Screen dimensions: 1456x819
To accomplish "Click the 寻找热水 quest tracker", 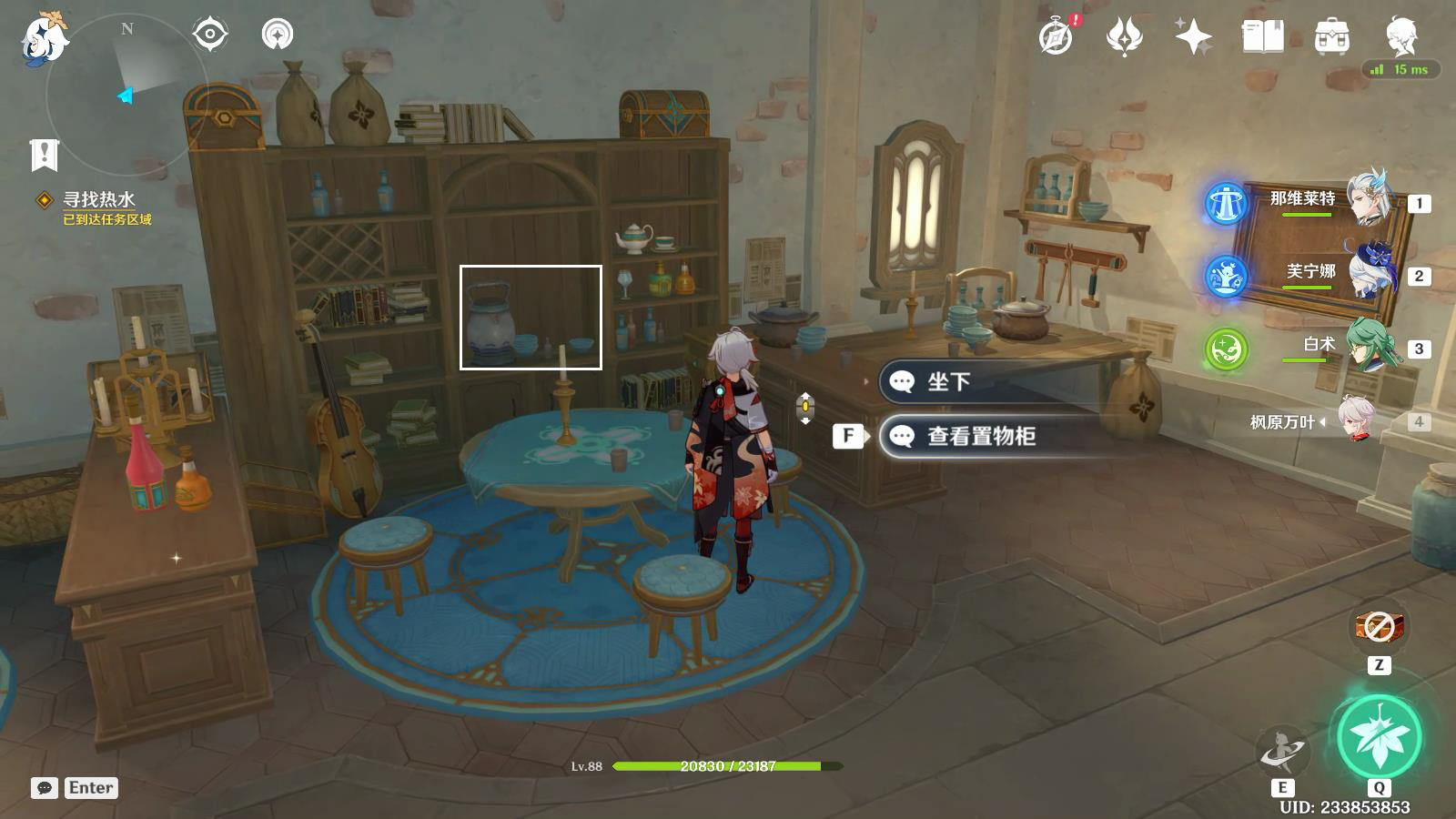I will tap(98, 200).
